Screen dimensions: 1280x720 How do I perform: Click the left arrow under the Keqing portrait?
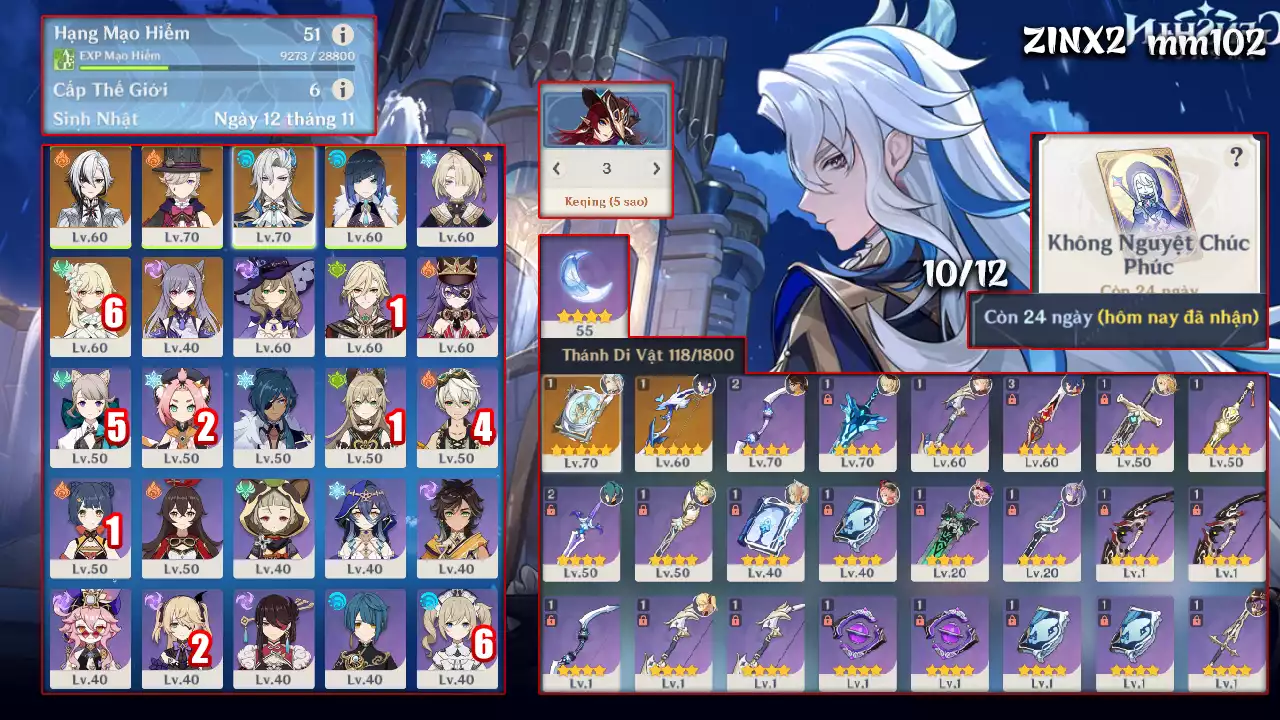(557, 169)
